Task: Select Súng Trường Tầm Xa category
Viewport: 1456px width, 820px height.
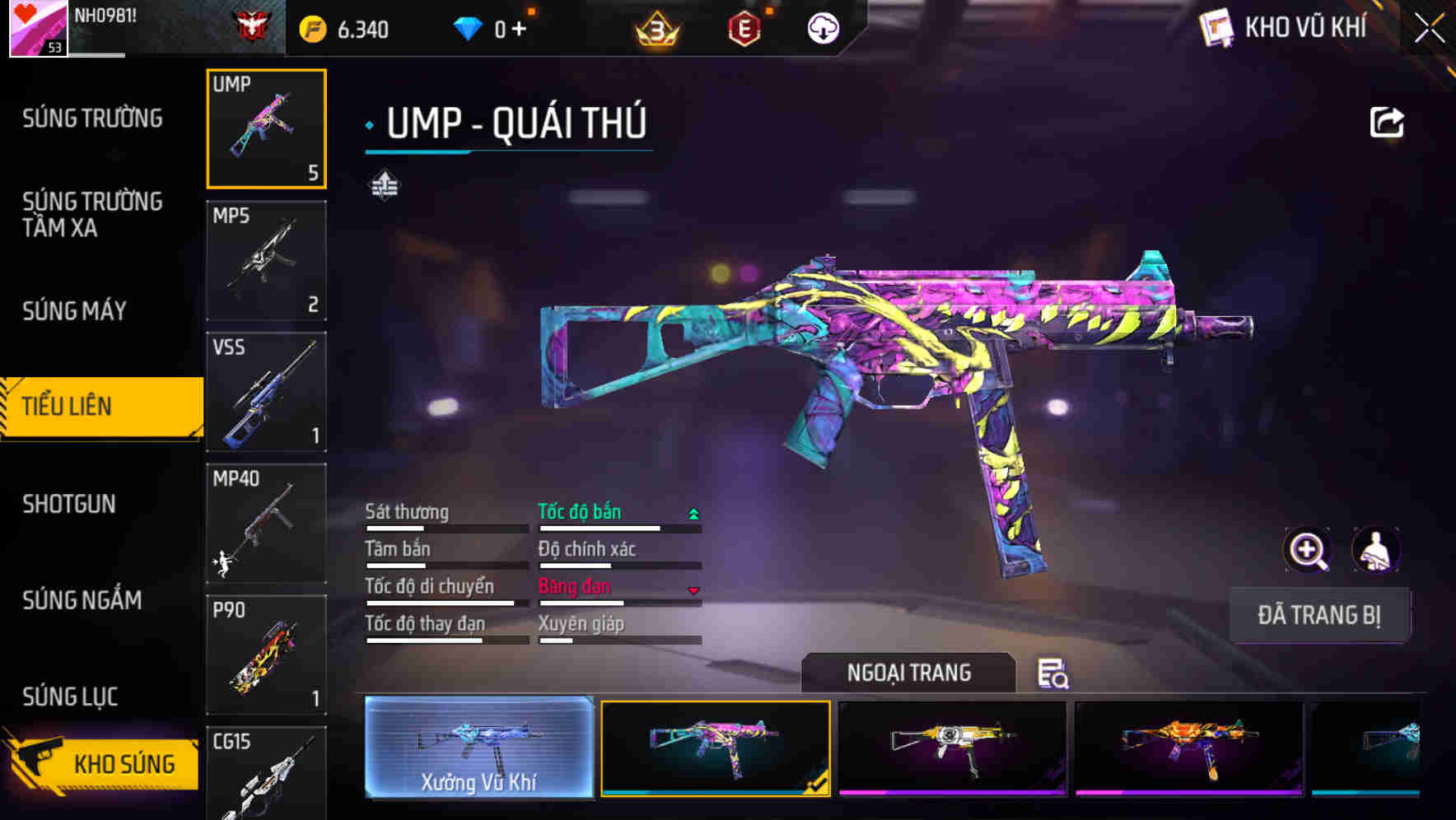Action: pyautogui.click(x=92, y=214)
